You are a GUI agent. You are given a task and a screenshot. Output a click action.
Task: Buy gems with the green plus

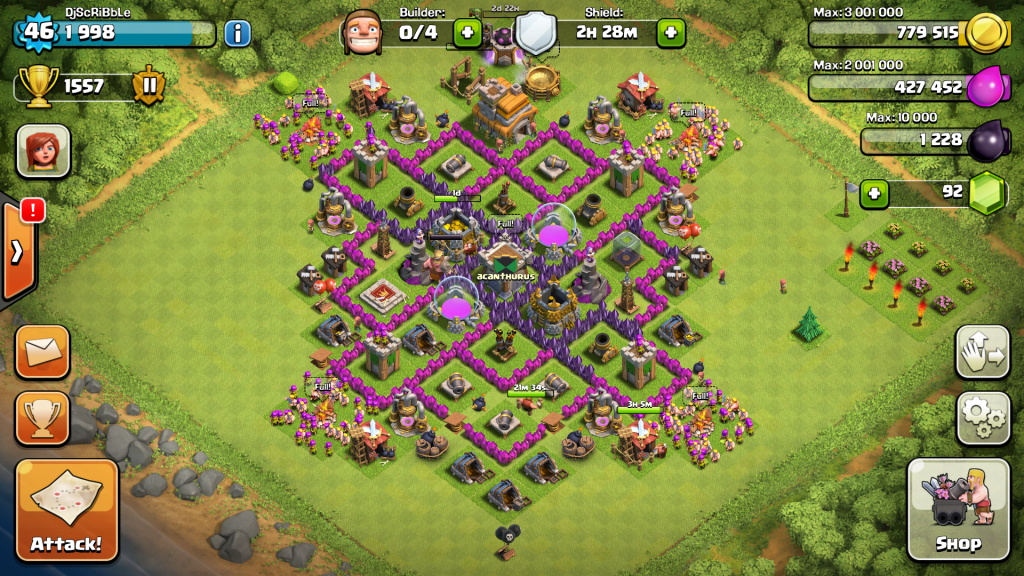[875, 193]
